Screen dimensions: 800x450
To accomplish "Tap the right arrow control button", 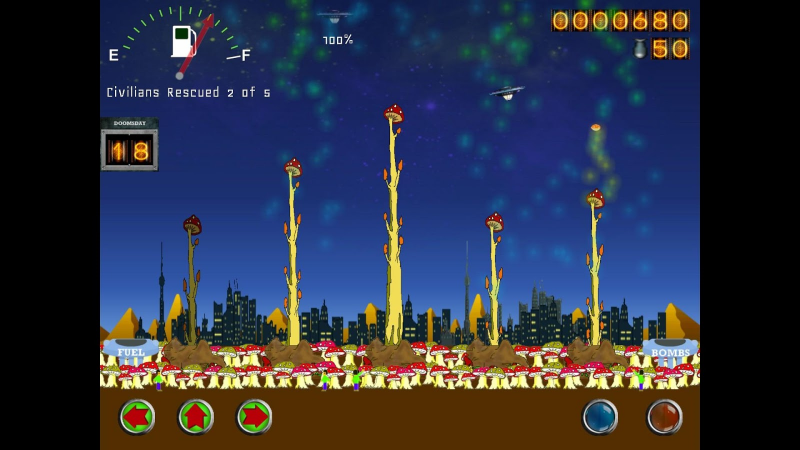I will pyautogui.click(x=254, y=416).
